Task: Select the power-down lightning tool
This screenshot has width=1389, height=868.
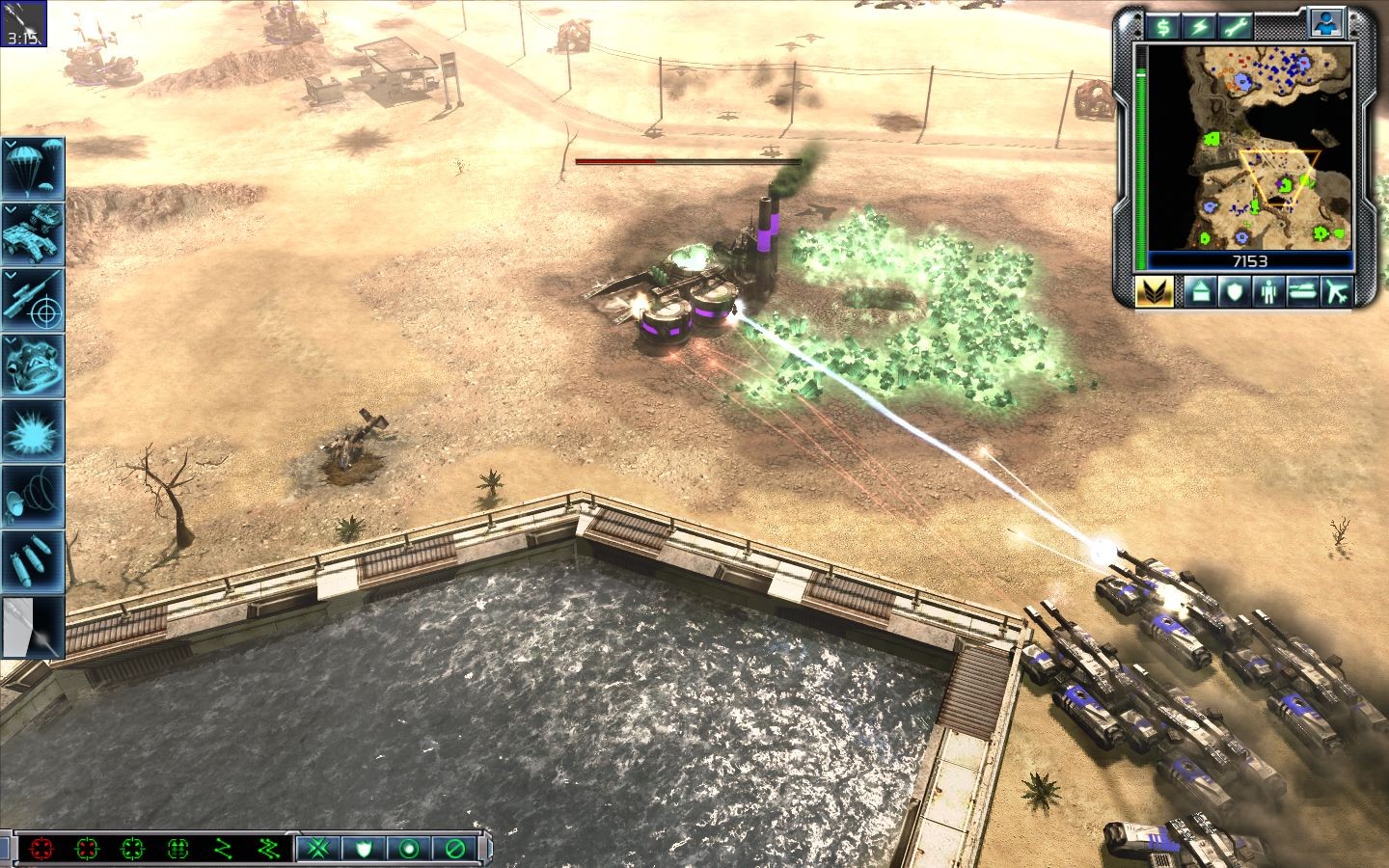Action: click(1198, 24)
